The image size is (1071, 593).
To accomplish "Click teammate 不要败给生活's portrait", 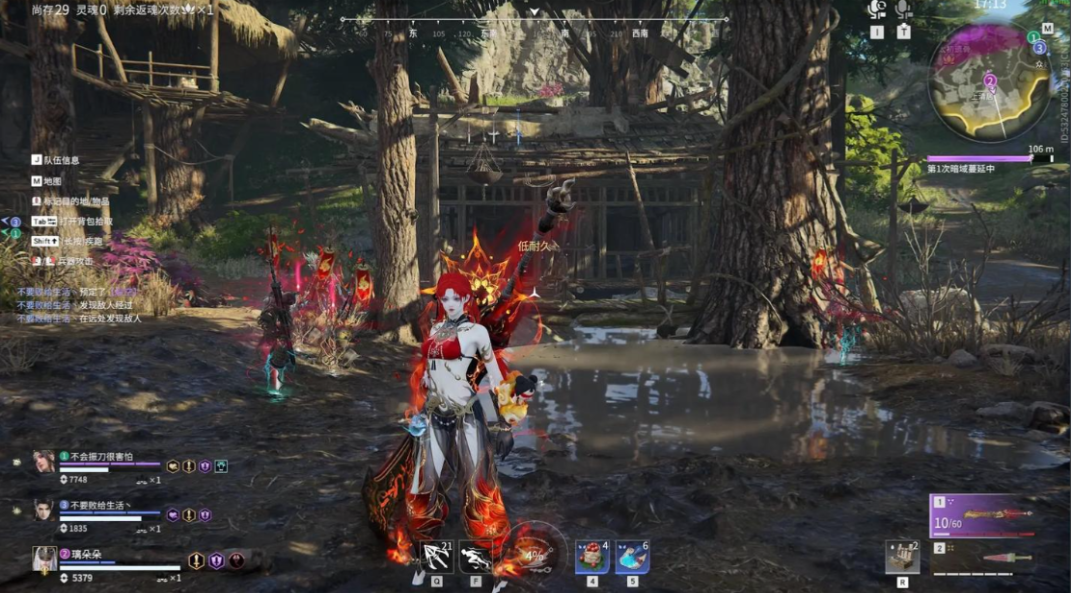I will point(44,510).
